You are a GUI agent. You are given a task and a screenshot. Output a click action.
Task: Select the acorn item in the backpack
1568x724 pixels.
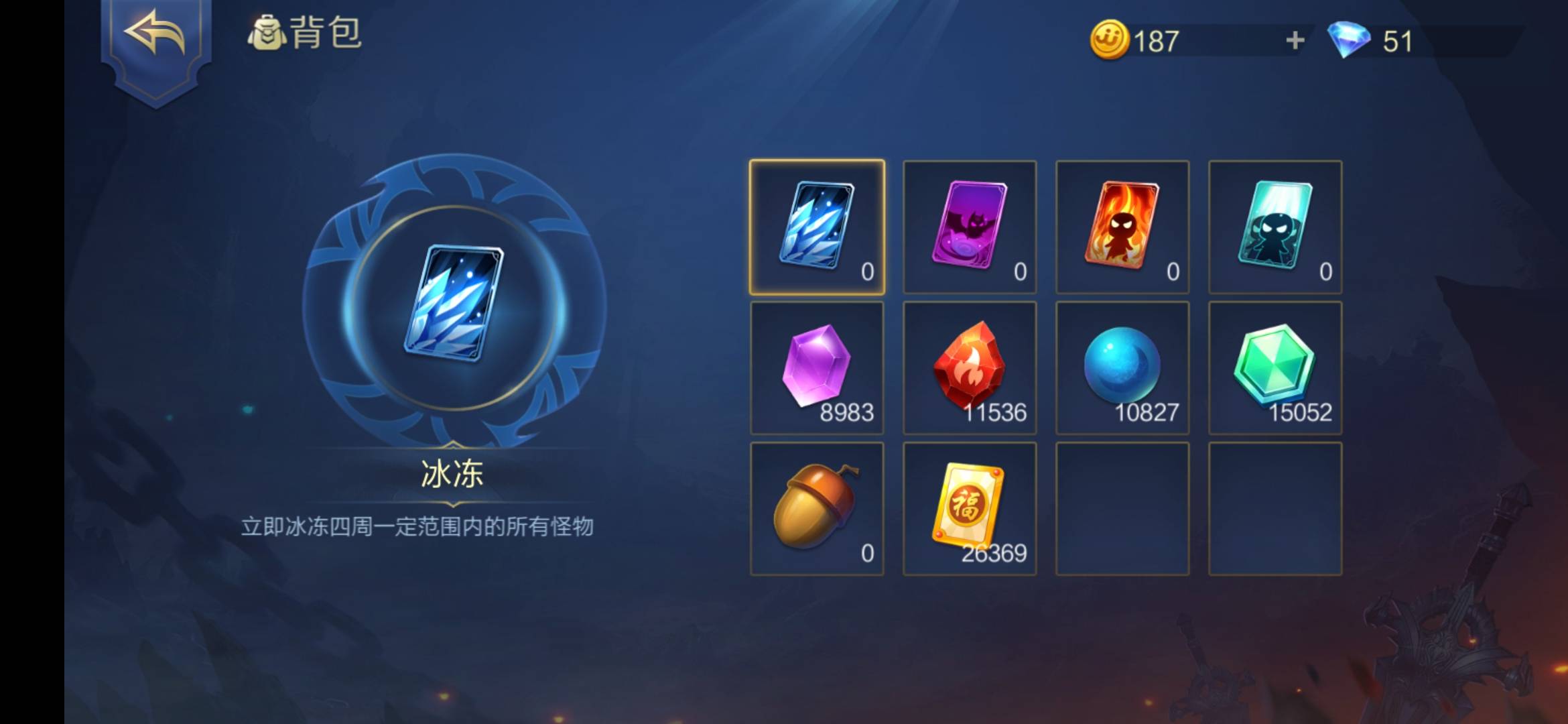coord(818,507)
